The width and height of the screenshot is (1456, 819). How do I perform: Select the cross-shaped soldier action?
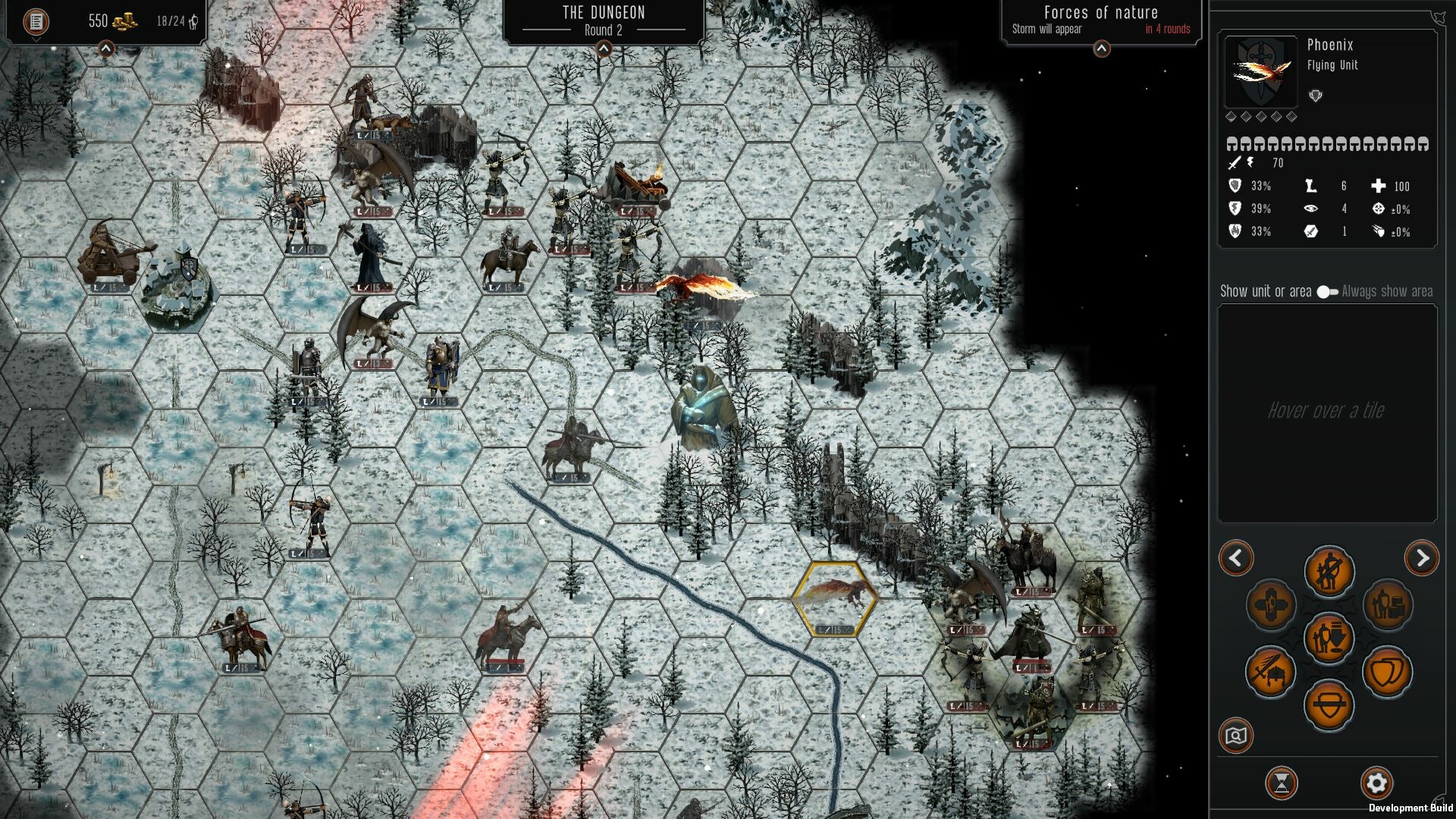pos(1270,605)
